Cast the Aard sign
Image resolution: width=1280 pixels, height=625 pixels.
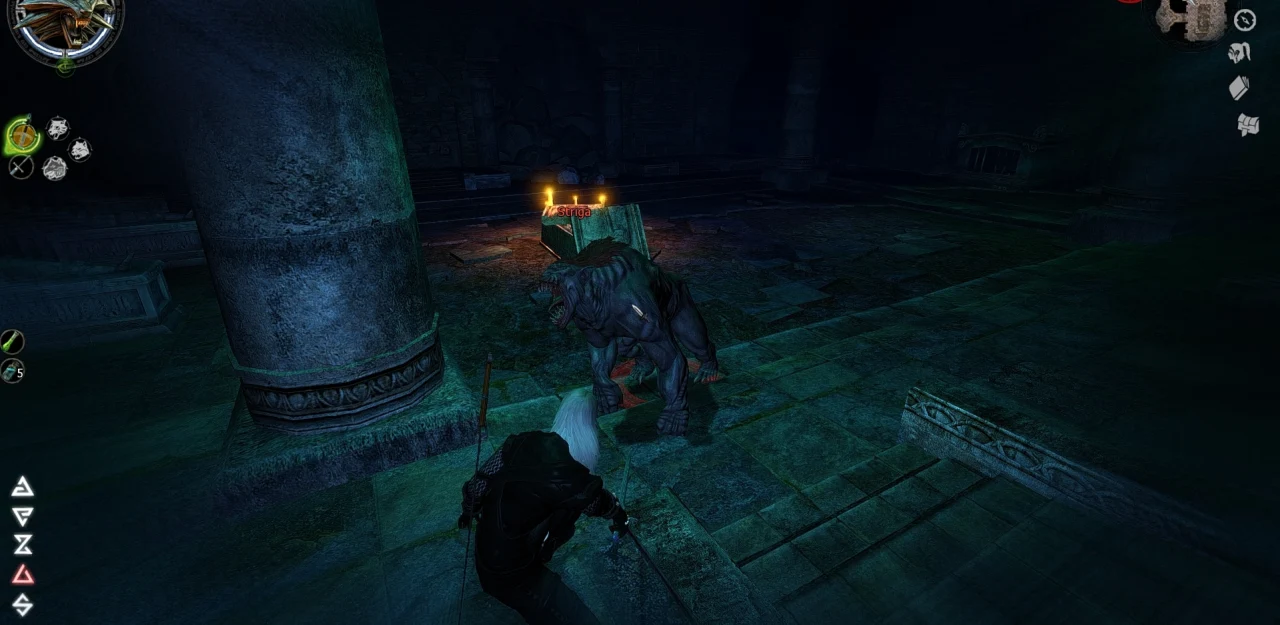click(x=22, y=487)
